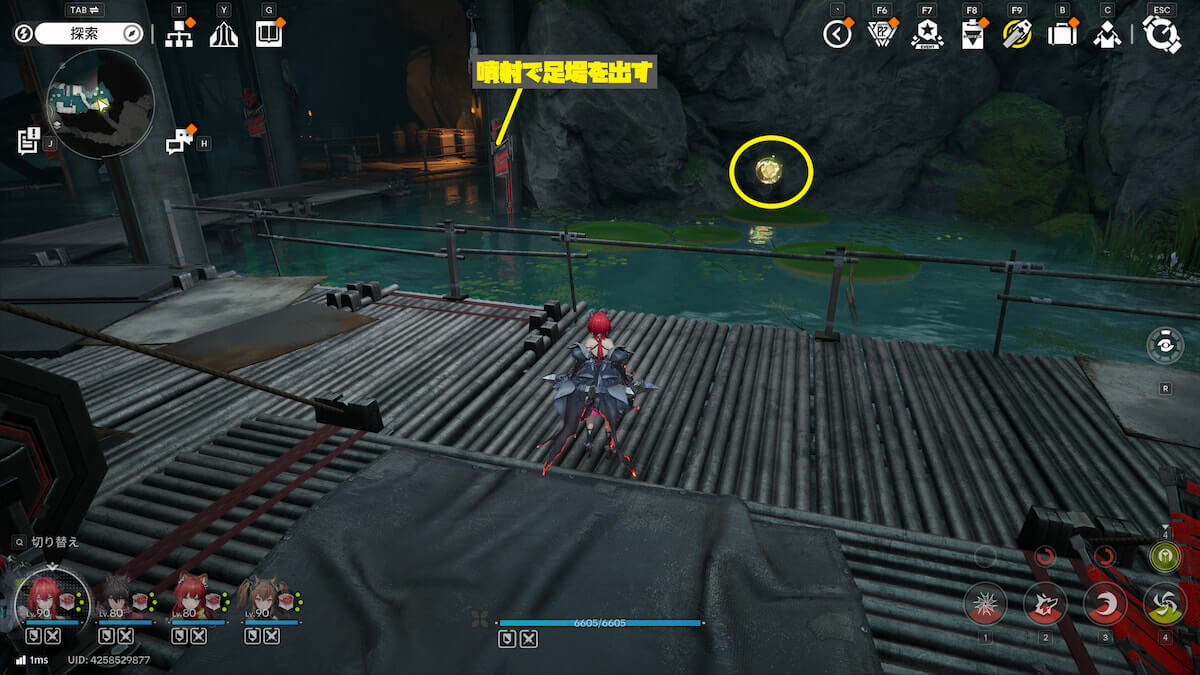
Task: Activate the starburst skill in slot 1
Action: click(985, 603)
